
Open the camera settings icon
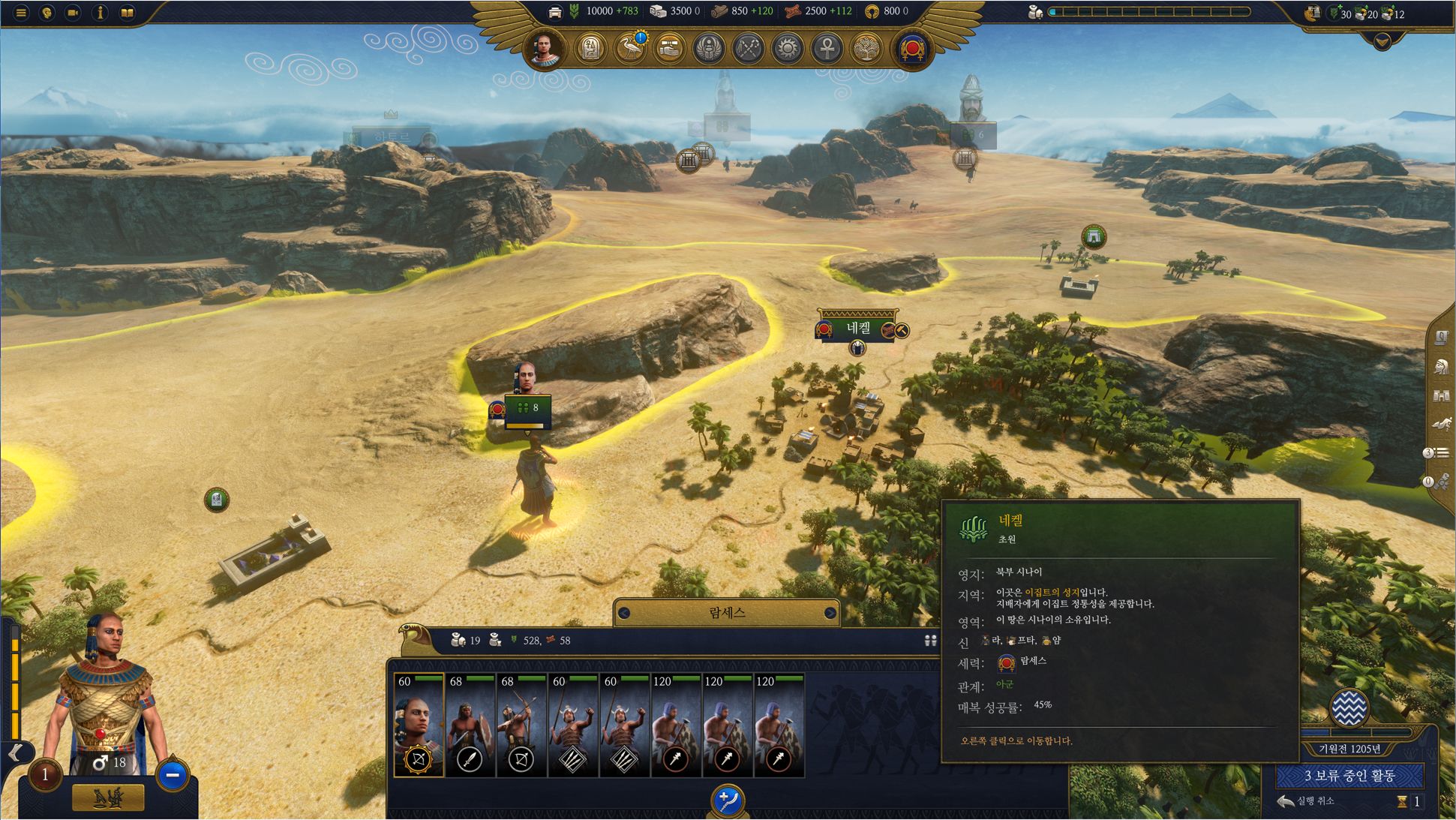(73, 13)
